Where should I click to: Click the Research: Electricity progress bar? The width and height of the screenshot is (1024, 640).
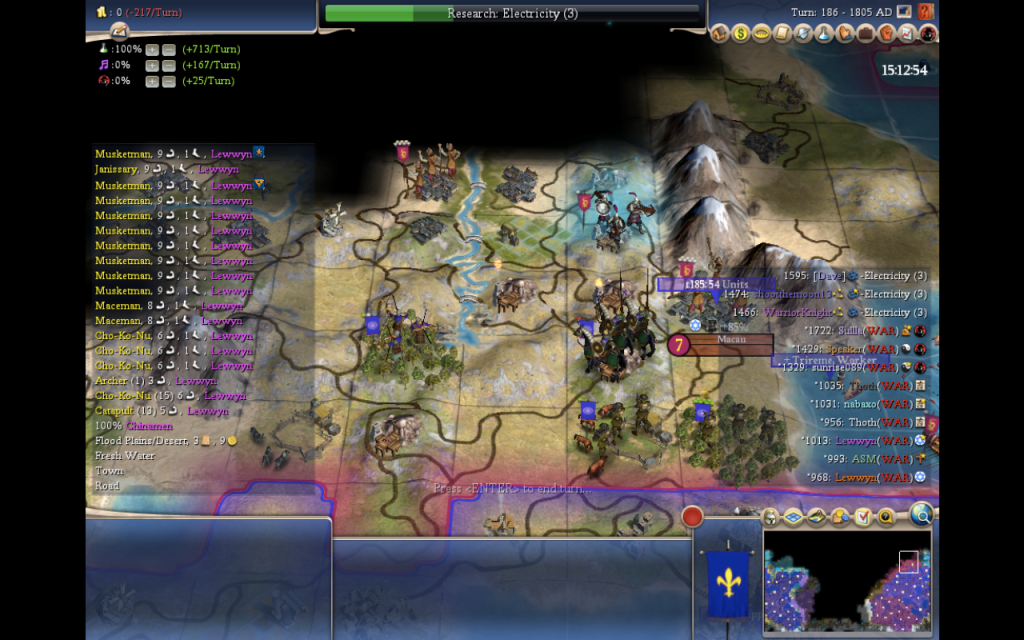coord(512,13)
